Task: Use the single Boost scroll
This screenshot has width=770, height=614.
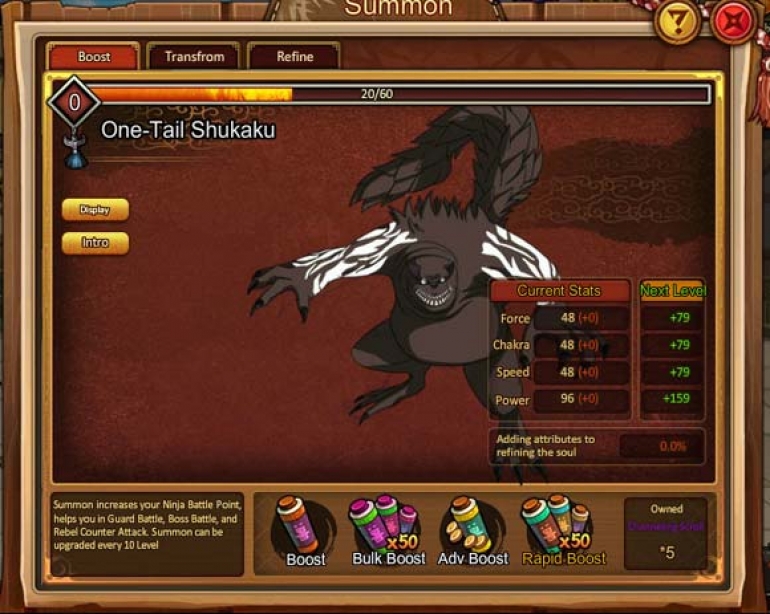Action: click(x=305, y=530)
